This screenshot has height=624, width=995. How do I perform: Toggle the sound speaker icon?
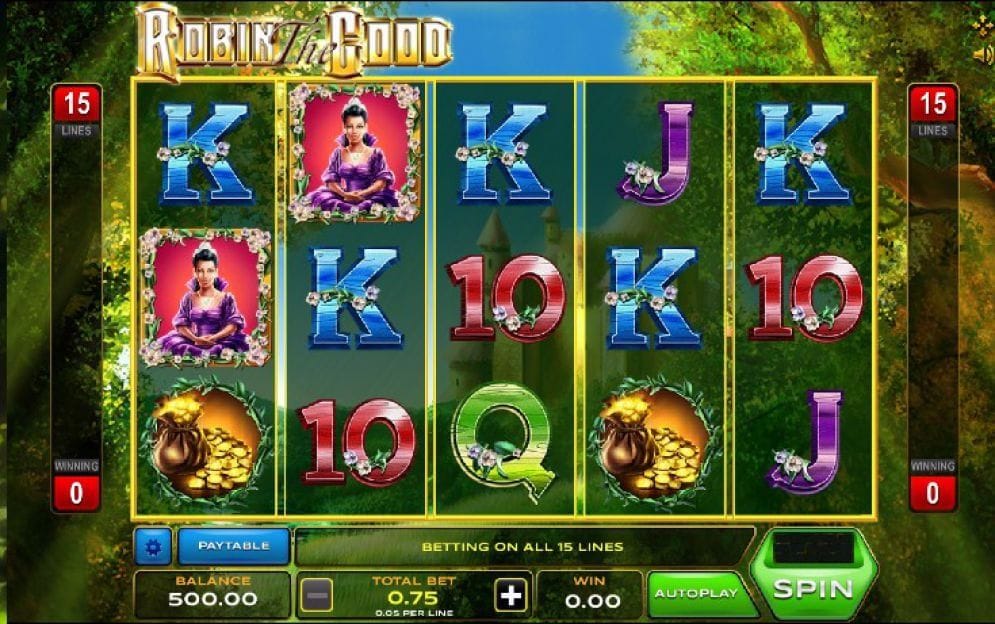click(x=982, y=54)
